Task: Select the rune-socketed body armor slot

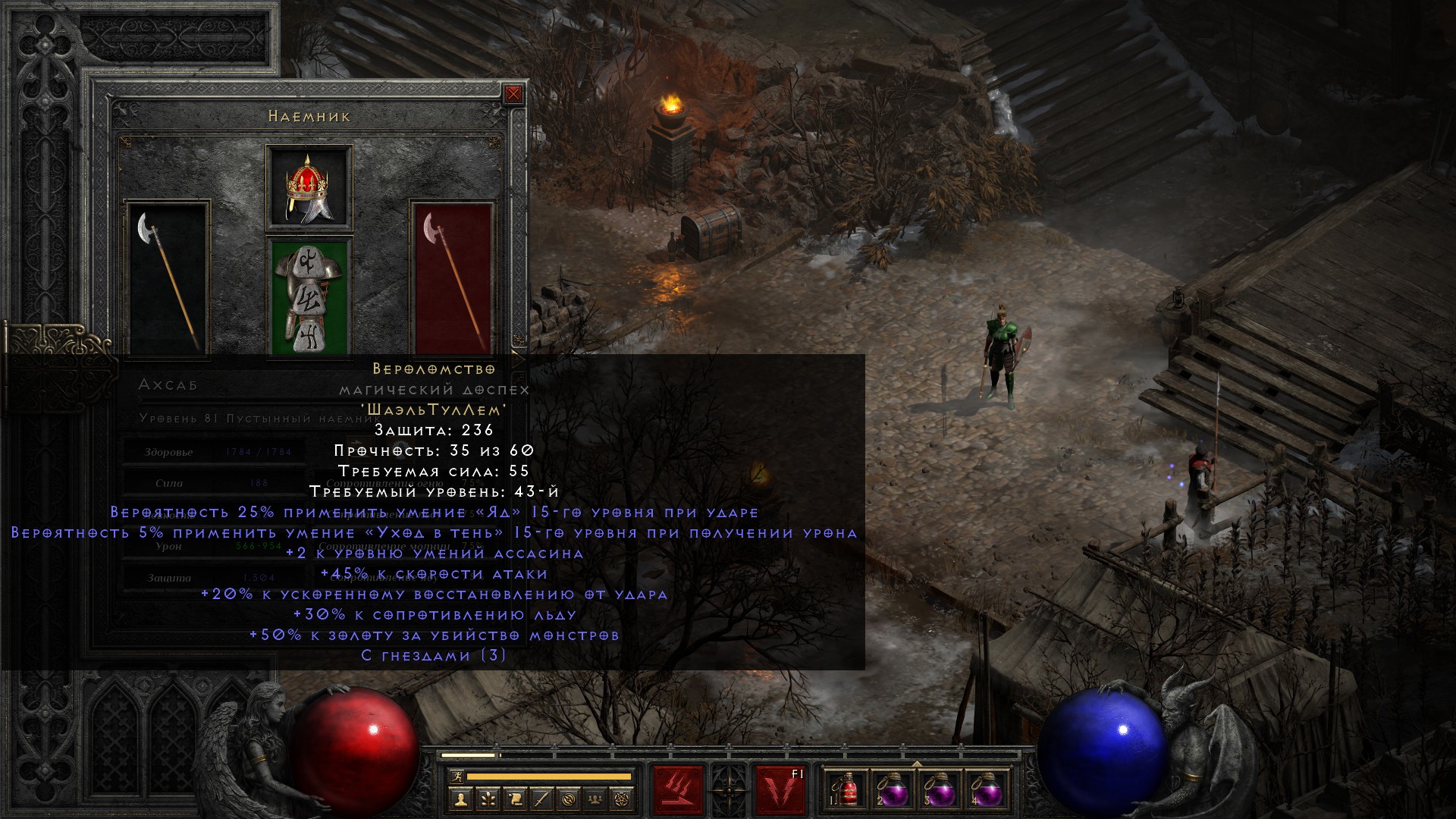Action: coord(309,298)
